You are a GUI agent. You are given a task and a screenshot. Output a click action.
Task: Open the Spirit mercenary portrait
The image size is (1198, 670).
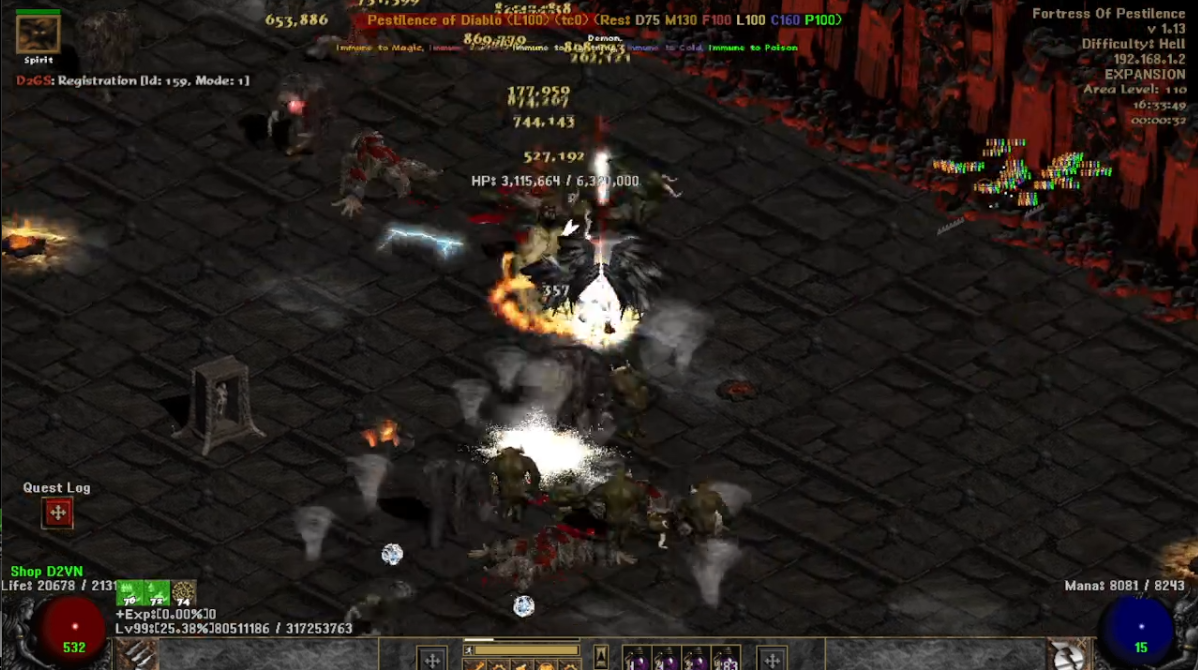pos(38,34)
